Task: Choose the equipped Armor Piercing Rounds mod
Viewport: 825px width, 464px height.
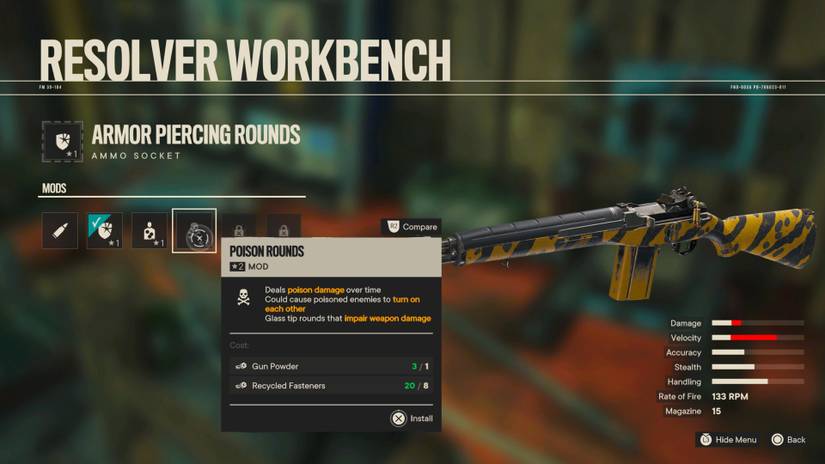Action: [x=105, y=231]
